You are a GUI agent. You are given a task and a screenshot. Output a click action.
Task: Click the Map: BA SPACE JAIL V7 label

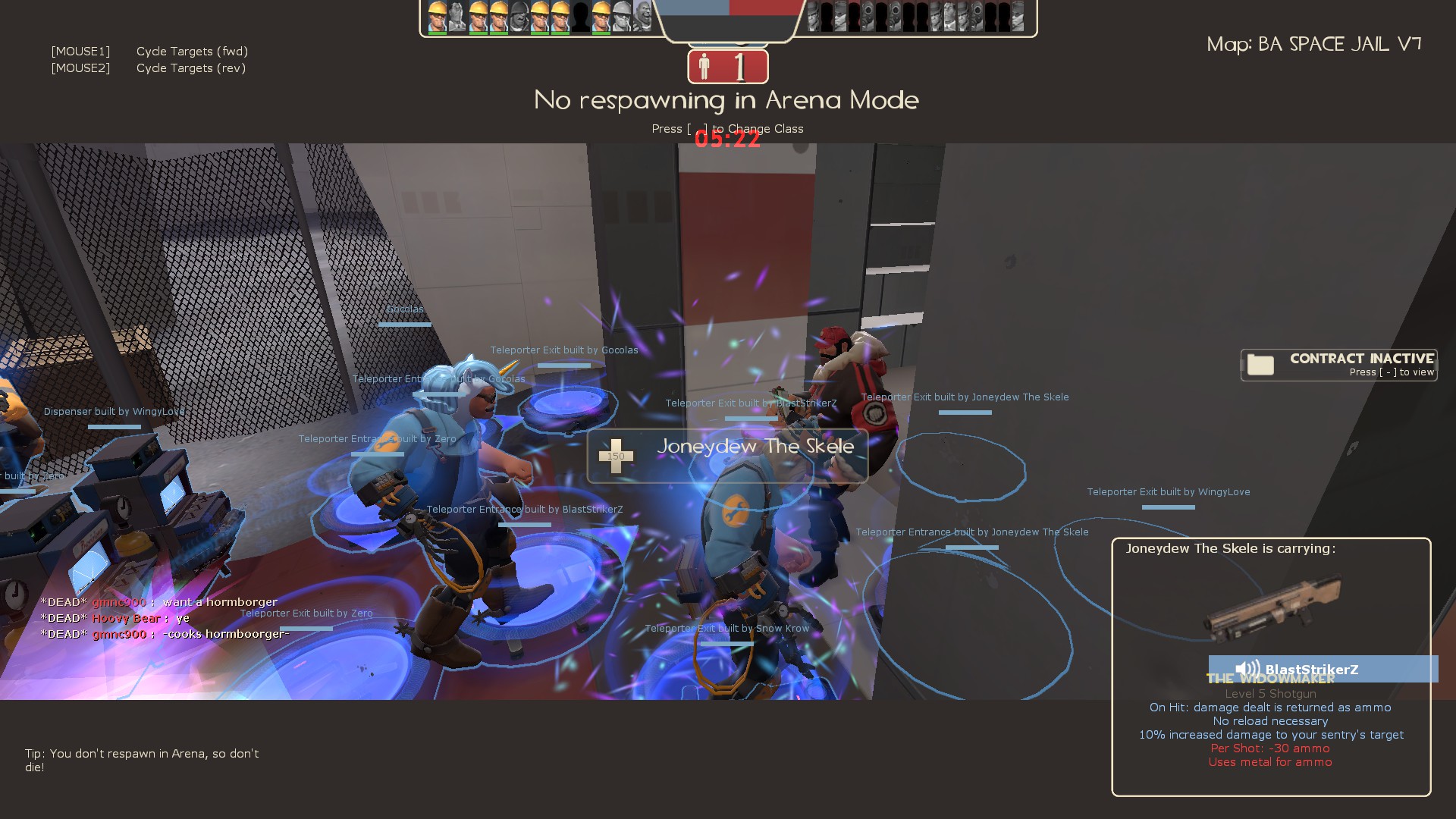pyautogui.click(x=1314, y=44)
